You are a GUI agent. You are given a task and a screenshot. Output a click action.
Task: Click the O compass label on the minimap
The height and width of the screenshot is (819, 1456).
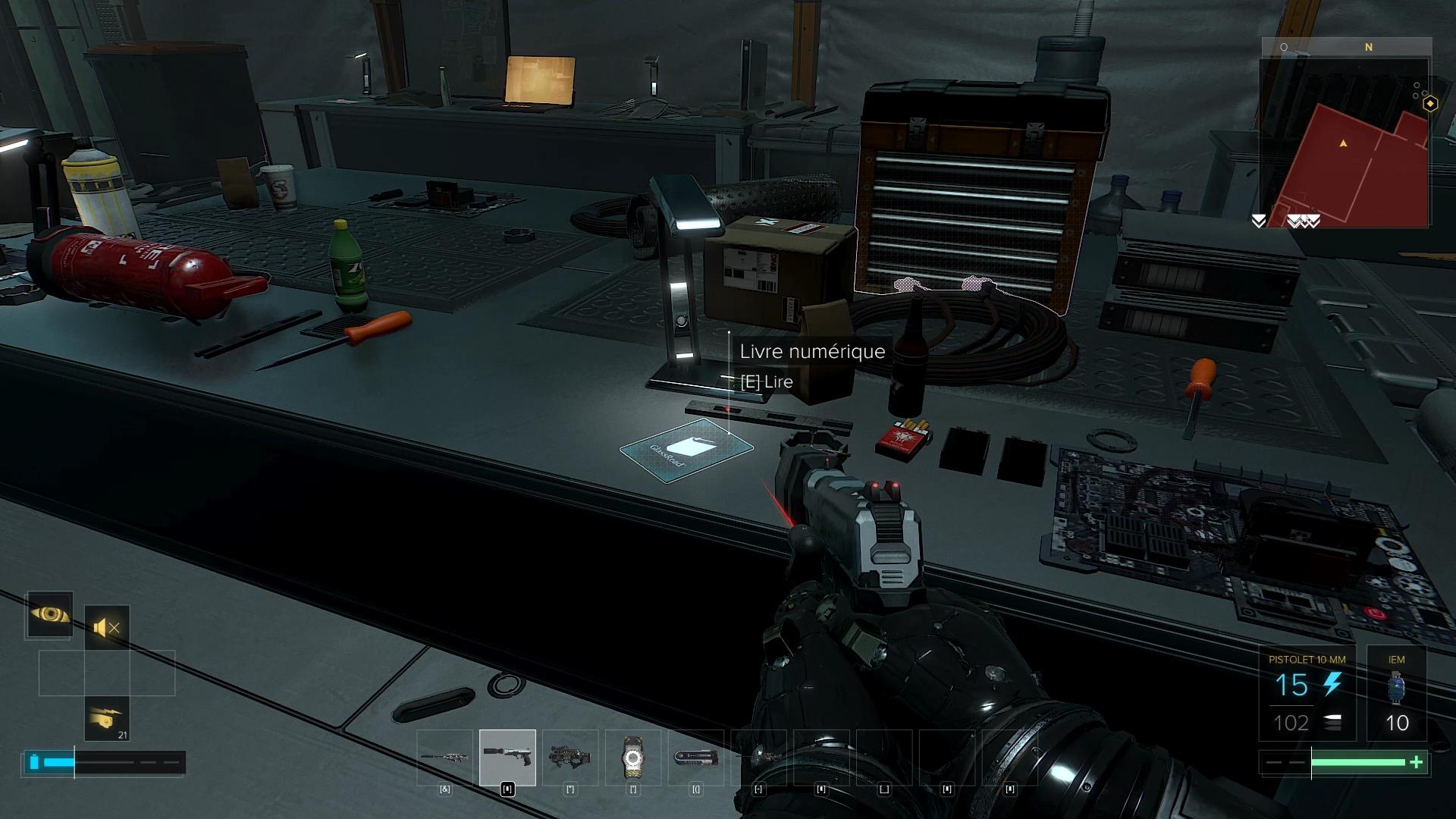point(1282,47)
